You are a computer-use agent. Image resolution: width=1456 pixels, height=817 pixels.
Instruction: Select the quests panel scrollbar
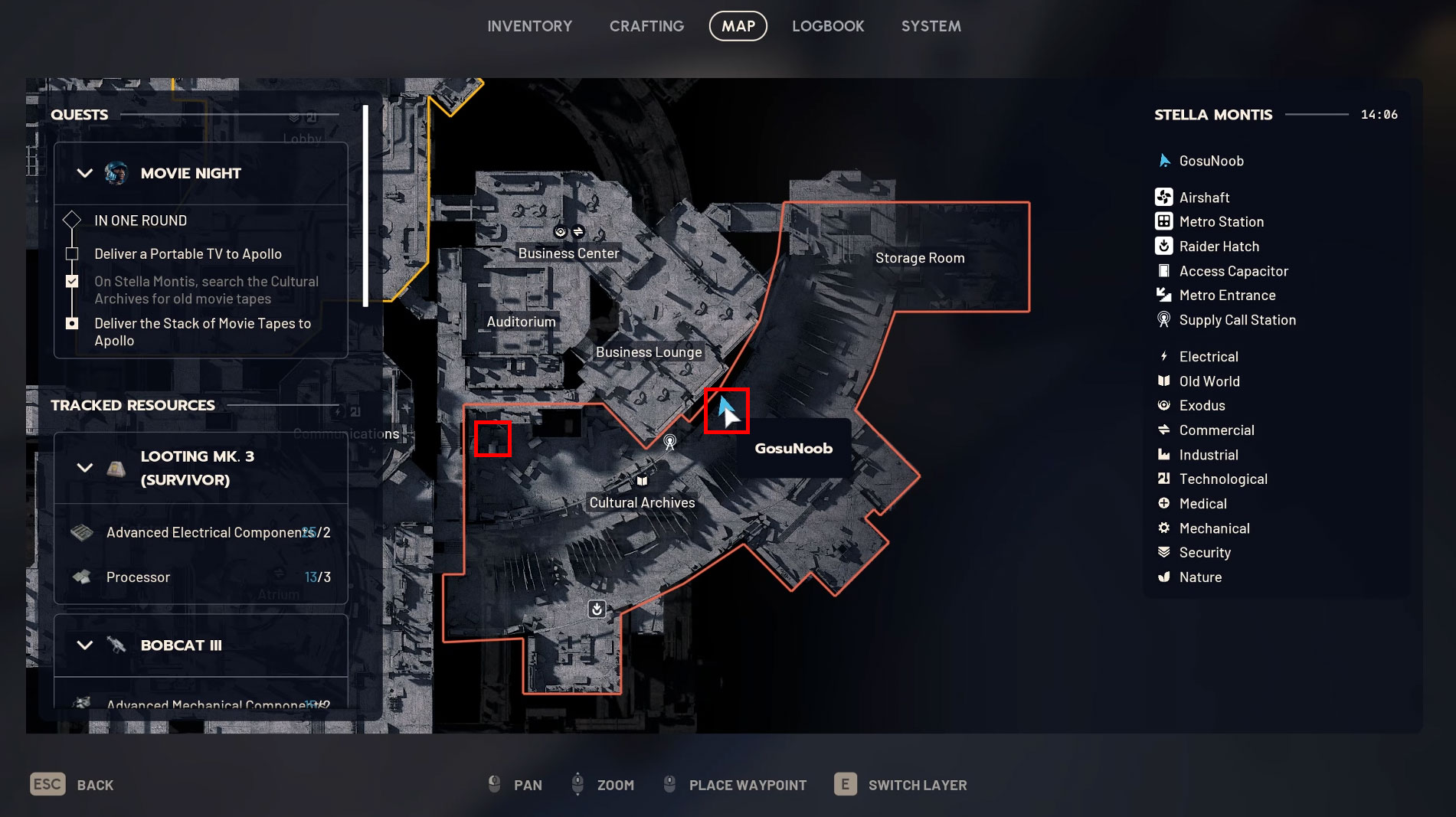(x=365, y=205)
